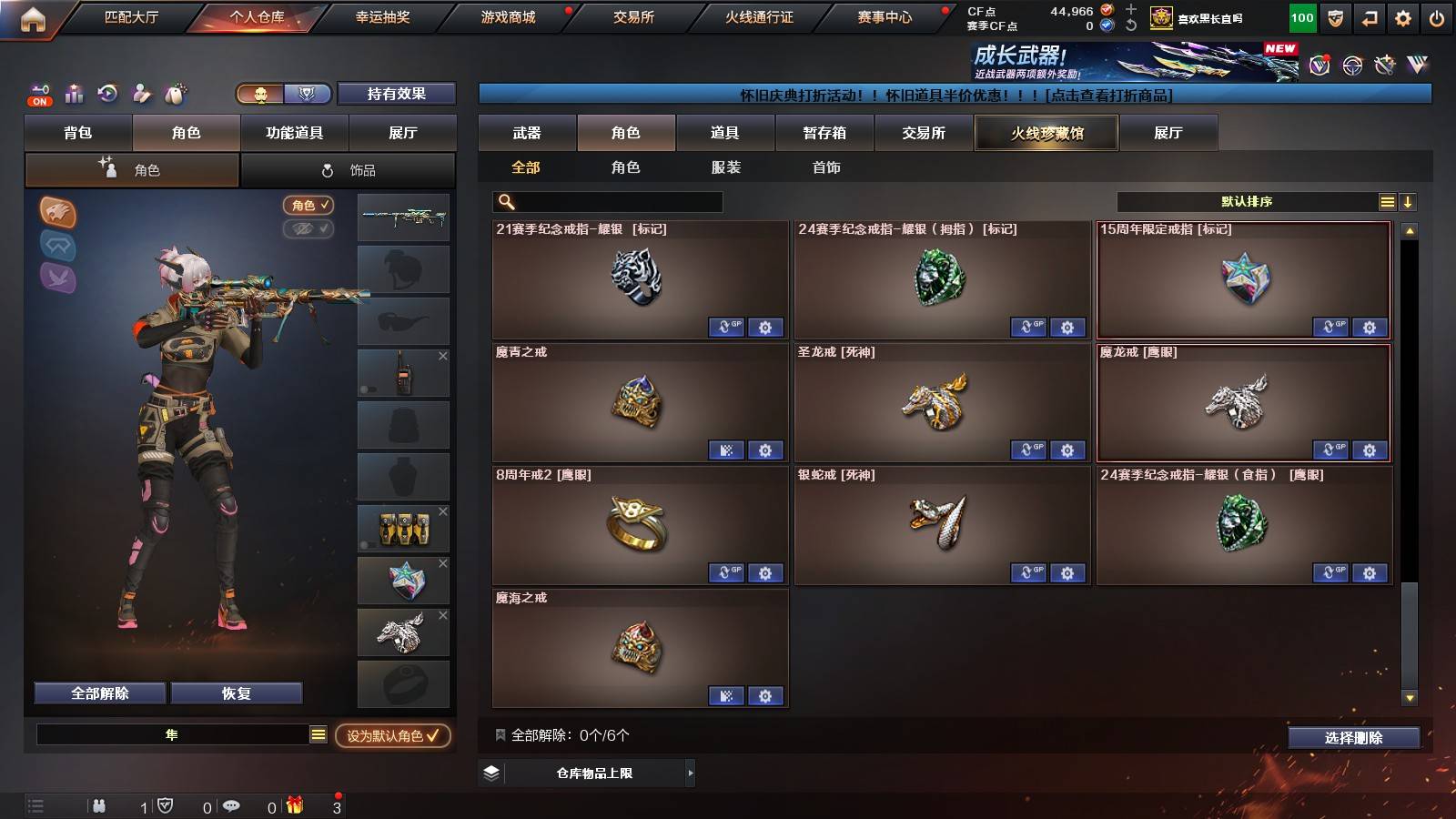The width and height of the screenshot is (1456, 819).
Task: Switch to the 火线珍藏馆 tab
Action: click(1046, 133)
